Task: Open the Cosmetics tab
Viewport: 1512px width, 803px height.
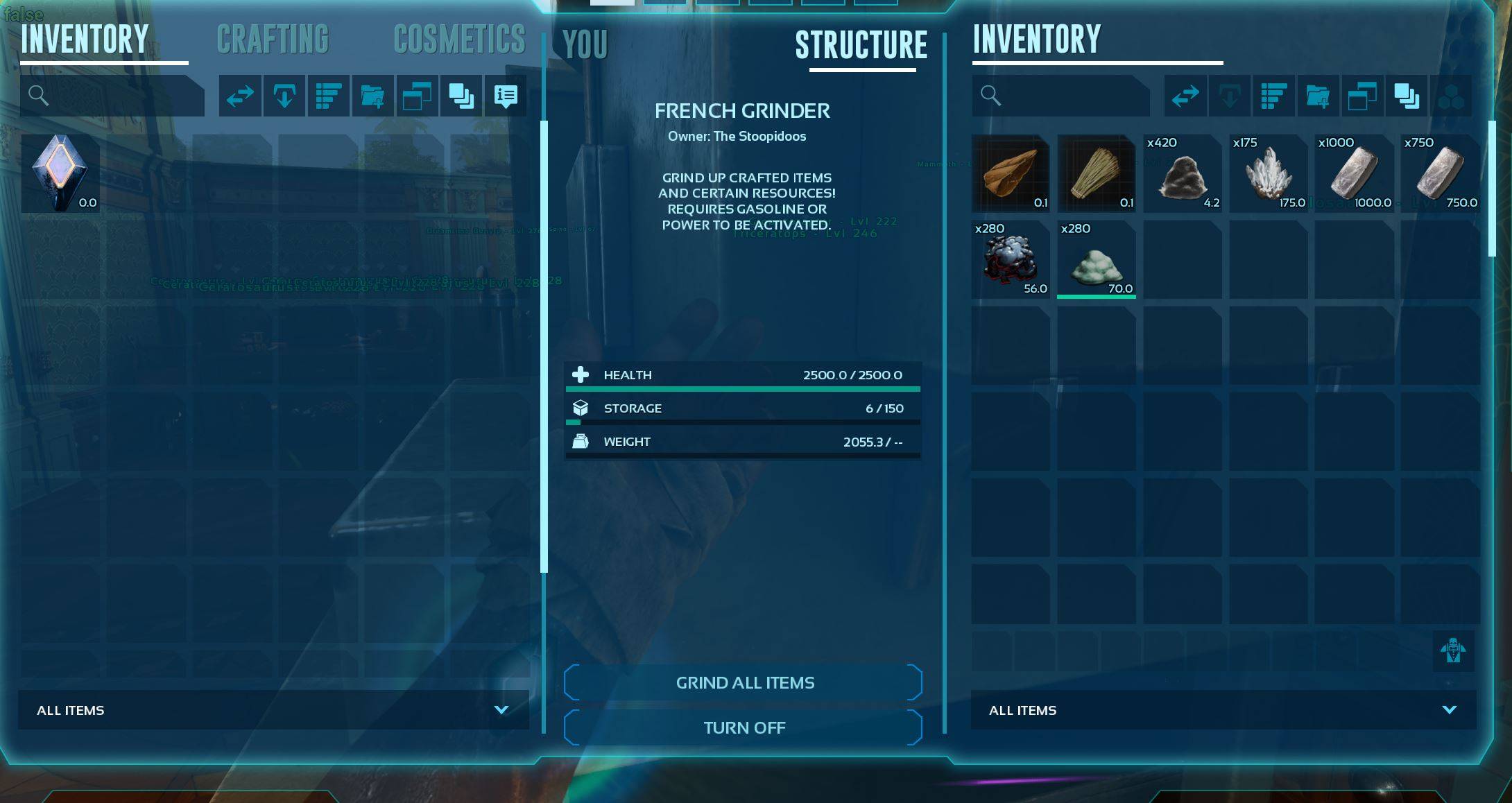Action: click(x=459, y=40)
